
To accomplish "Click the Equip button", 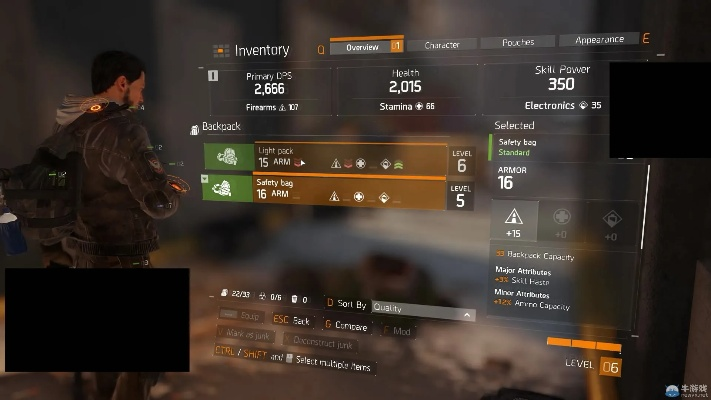I will click(x=243, y=315).
